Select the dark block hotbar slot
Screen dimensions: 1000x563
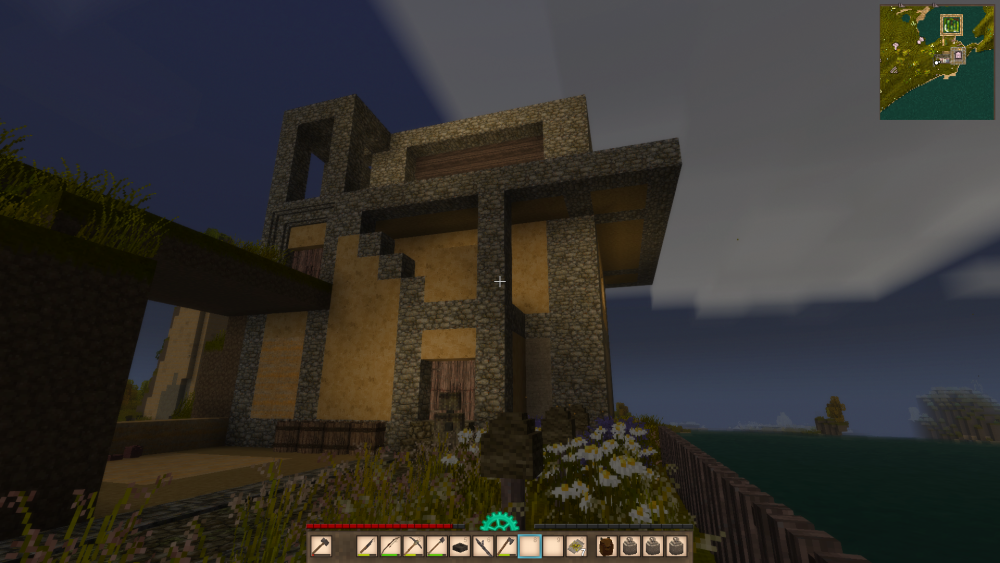460,546
